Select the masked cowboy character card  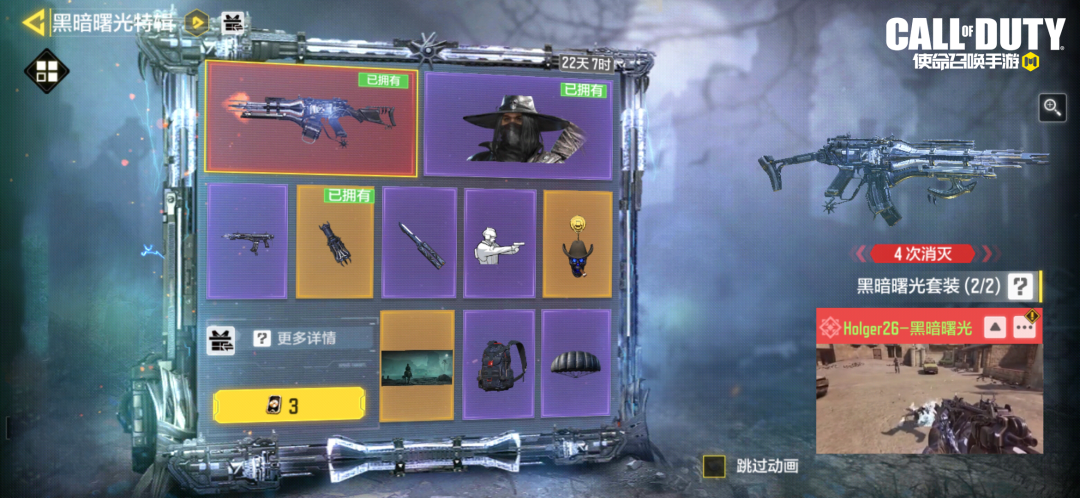518,125
